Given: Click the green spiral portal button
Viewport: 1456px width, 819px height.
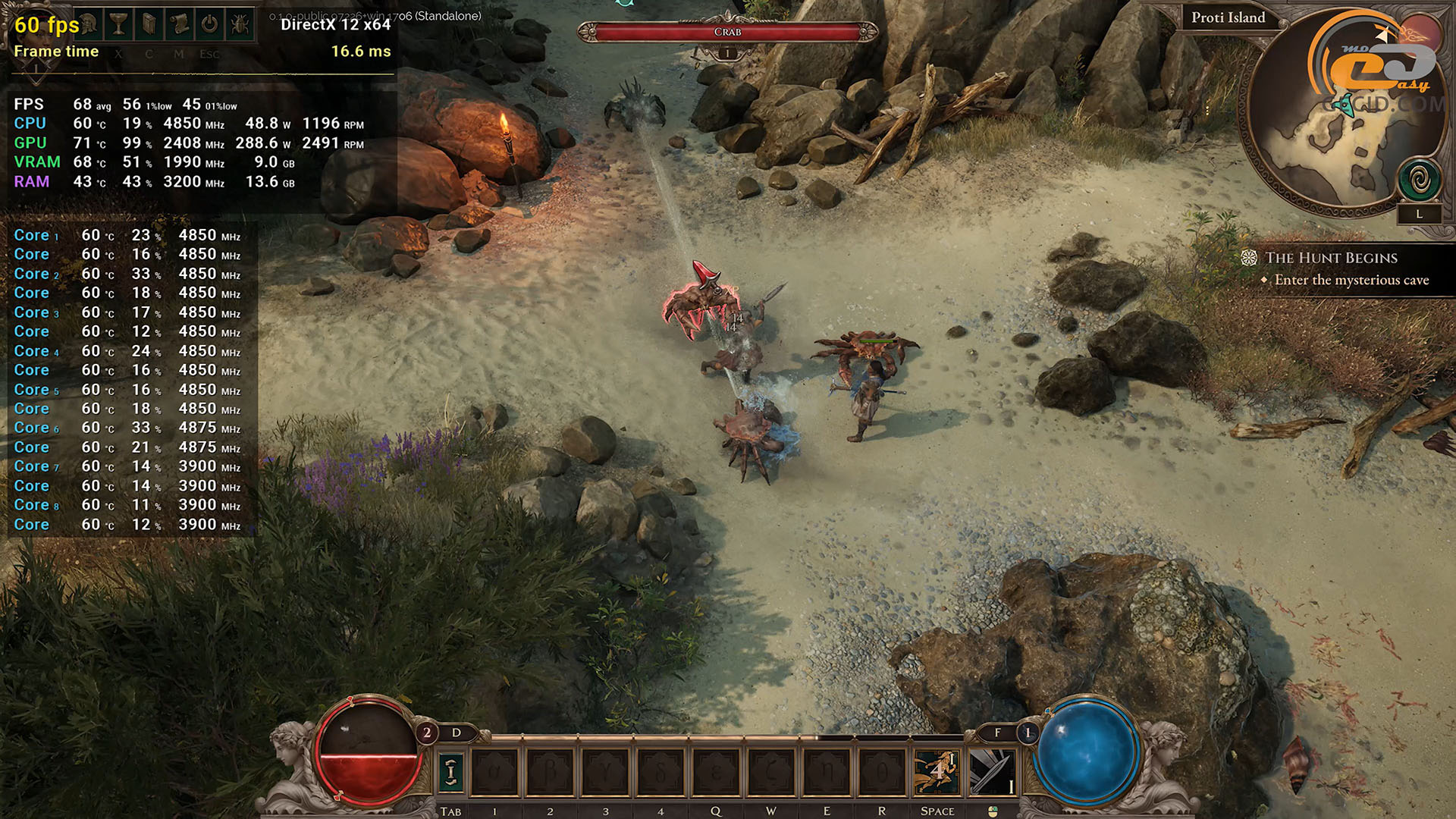Looking at the screenshot, I should [x=1420, y=180].
